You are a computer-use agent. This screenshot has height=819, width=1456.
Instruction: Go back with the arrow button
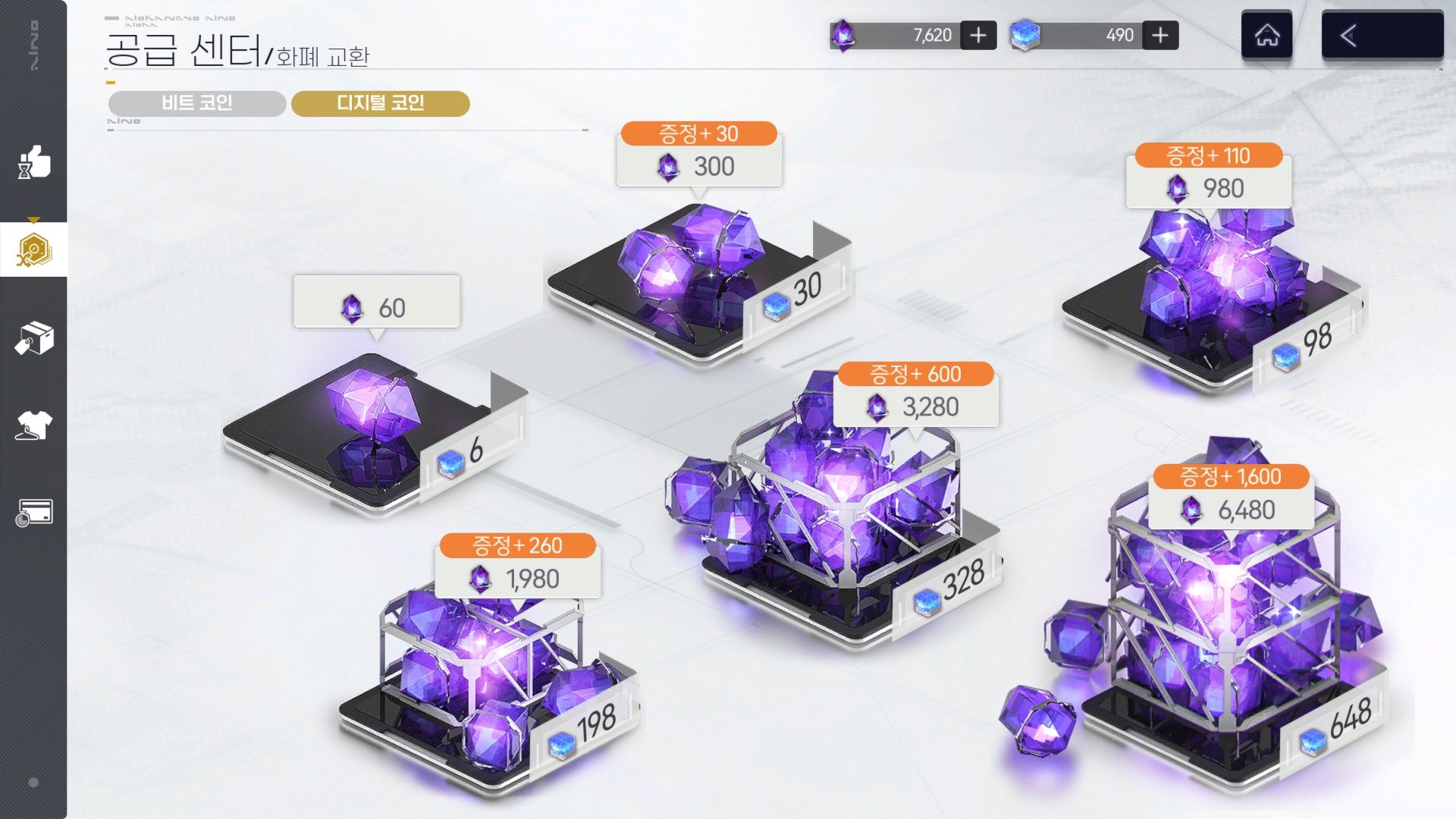[x=1382, y=36]
